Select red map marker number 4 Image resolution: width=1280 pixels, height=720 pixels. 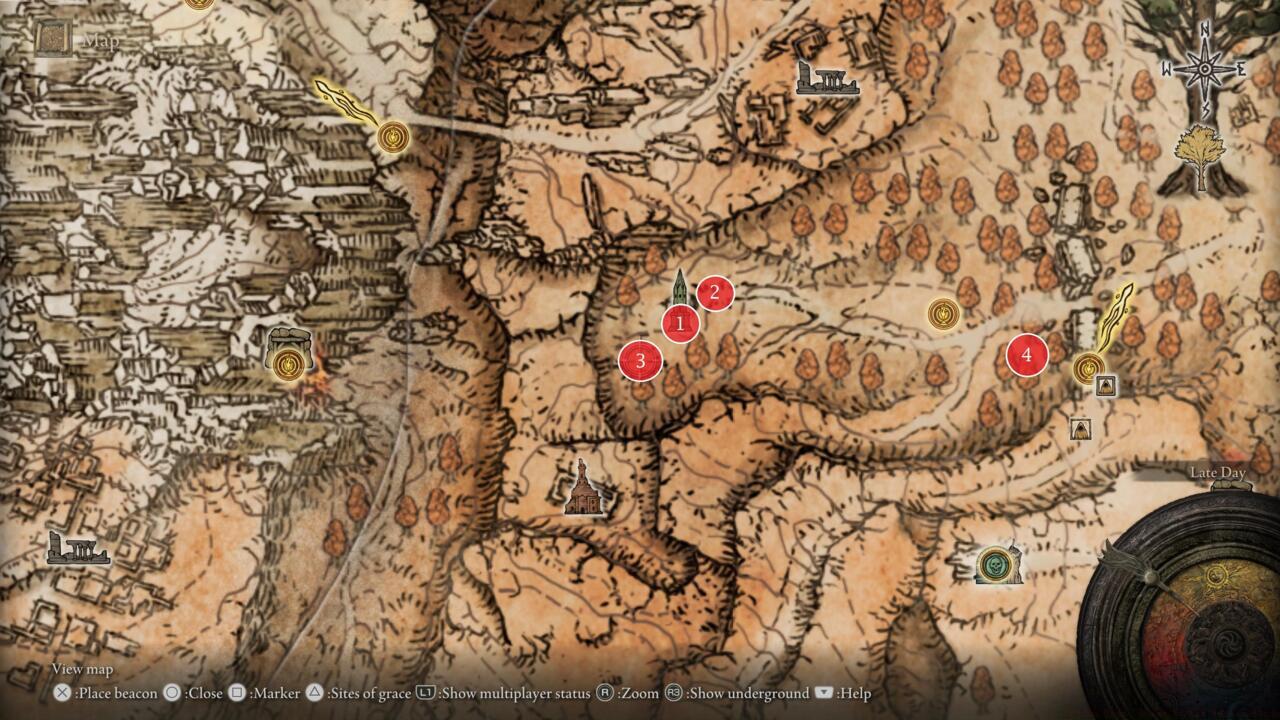pos(1026,352)
